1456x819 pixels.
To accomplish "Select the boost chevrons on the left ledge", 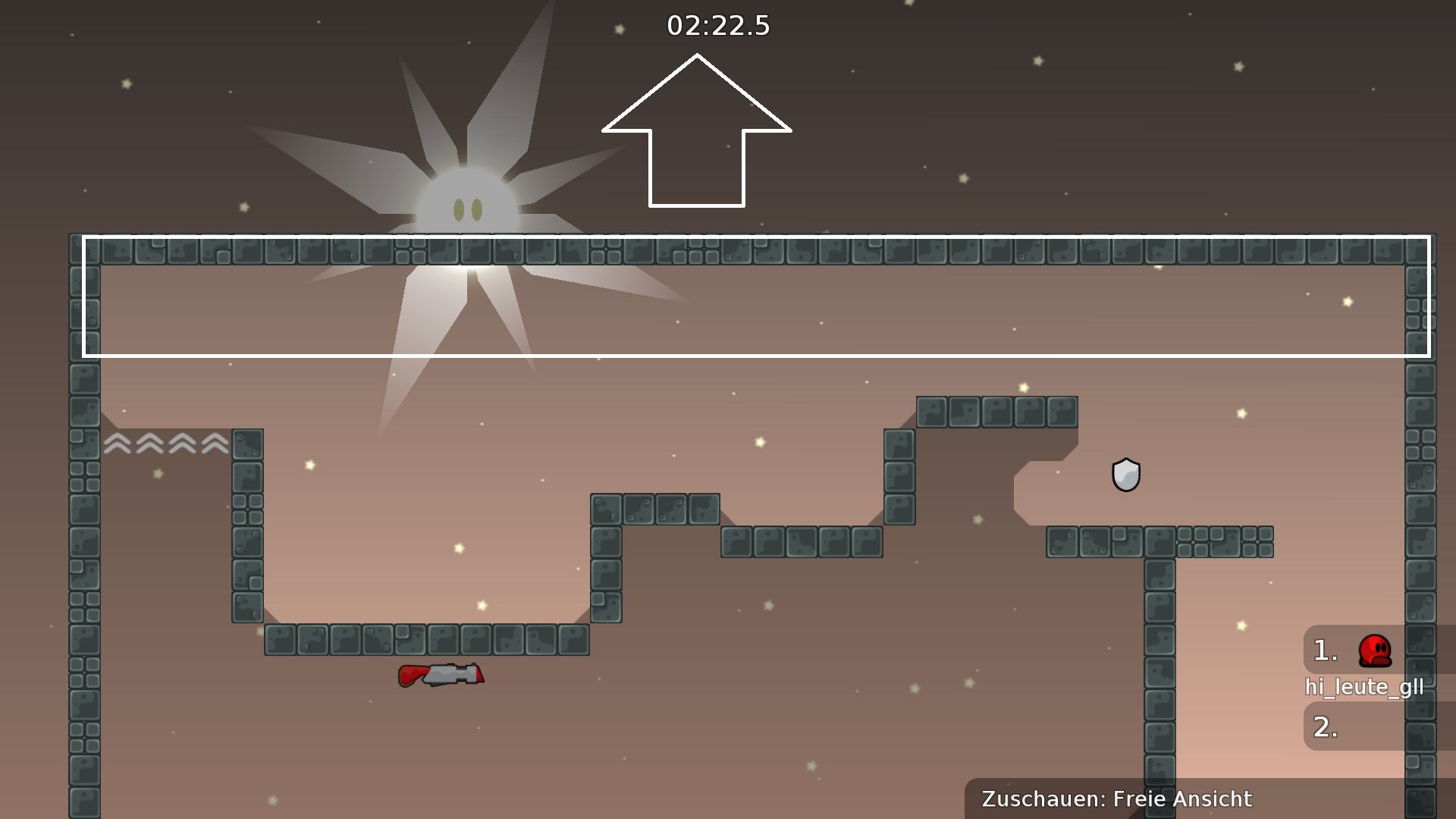I will point(165,444).
